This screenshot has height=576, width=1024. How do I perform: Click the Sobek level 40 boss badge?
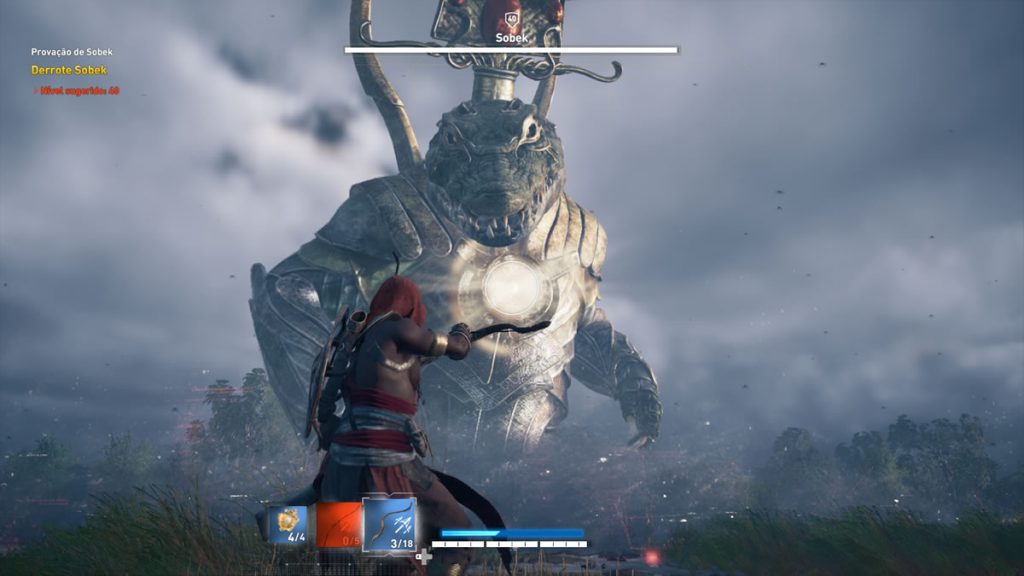coord(512,19)
